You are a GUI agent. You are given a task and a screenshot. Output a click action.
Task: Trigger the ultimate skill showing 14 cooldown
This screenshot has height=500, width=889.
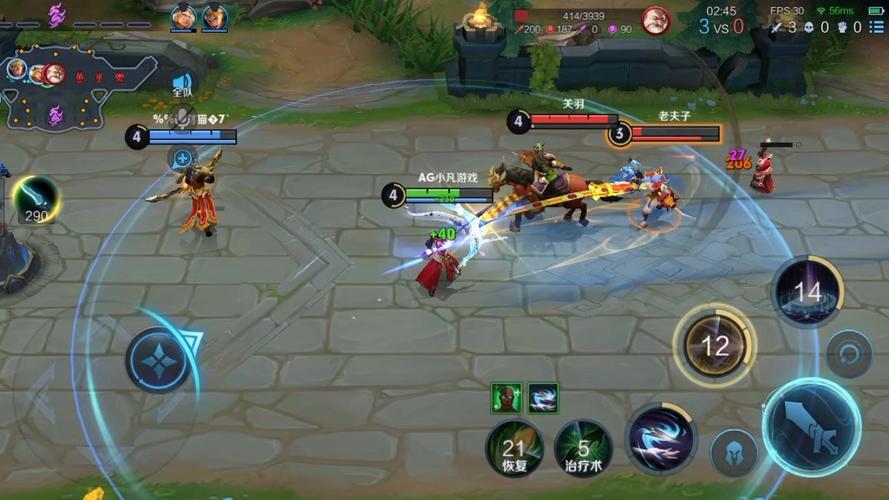pos(806,292)
